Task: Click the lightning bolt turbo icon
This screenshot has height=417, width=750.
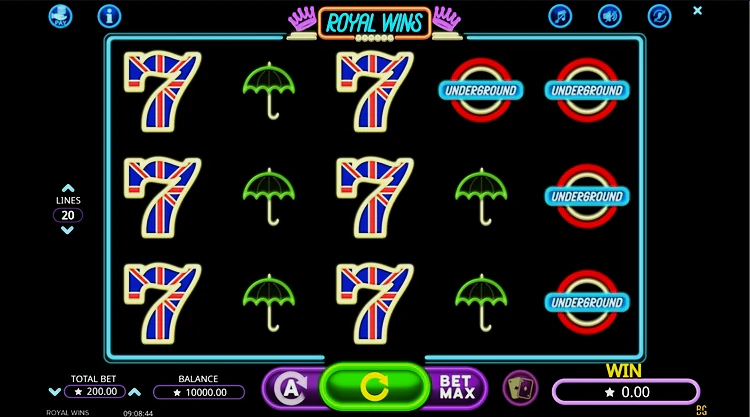Action: click(658, 16)
